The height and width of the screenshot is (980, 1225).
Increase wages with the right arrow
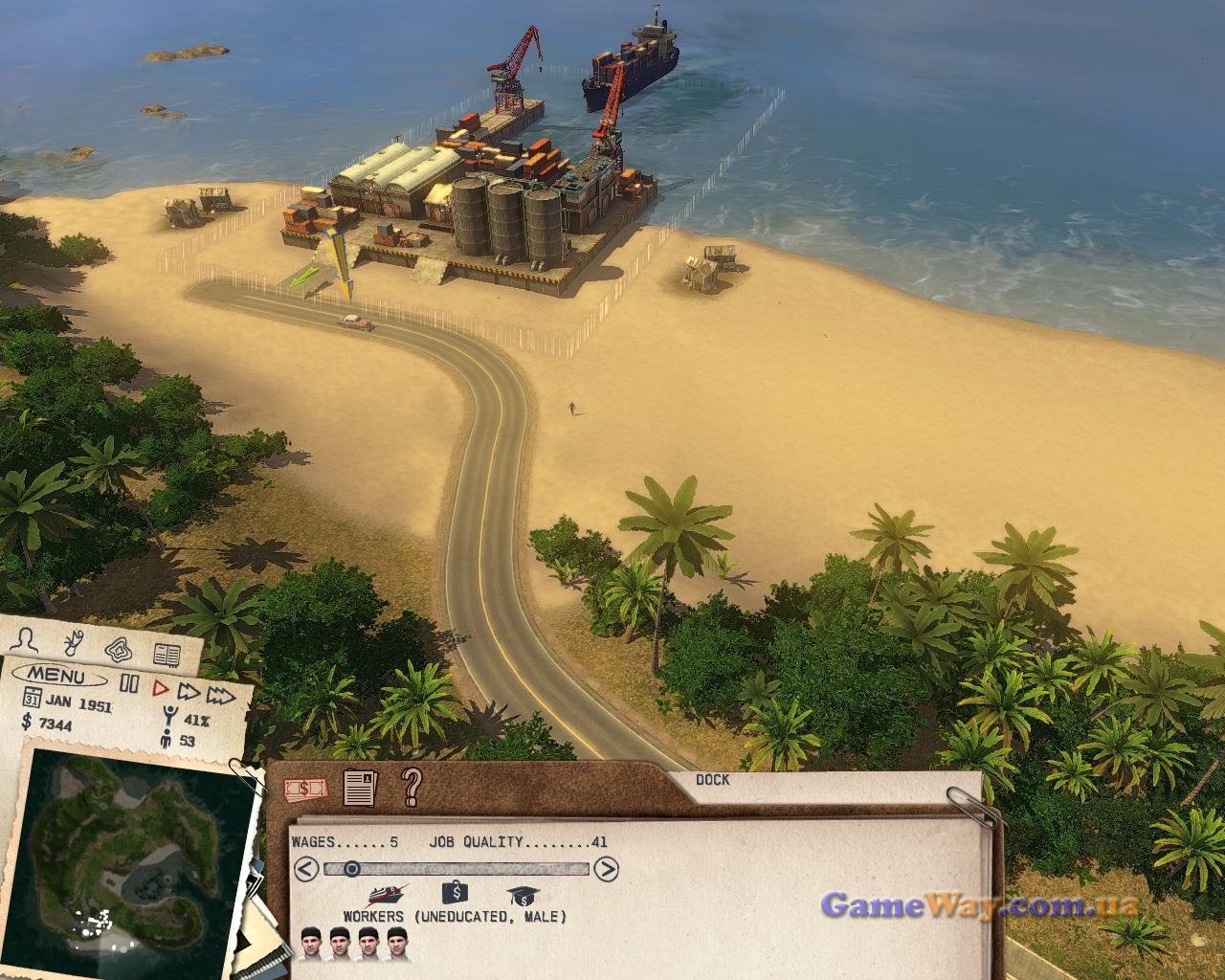pos(607,869)
